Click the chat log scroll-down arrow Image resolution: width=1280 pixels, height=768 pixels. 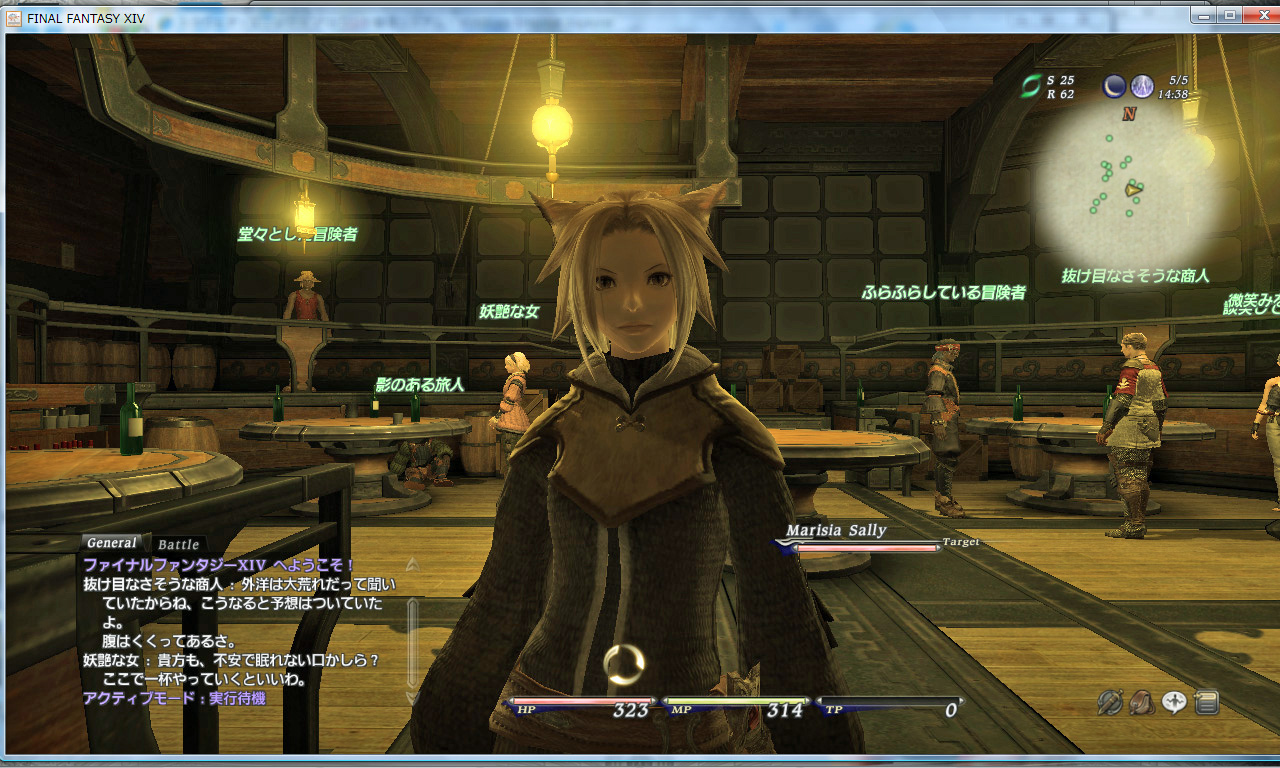pos(412,696)
